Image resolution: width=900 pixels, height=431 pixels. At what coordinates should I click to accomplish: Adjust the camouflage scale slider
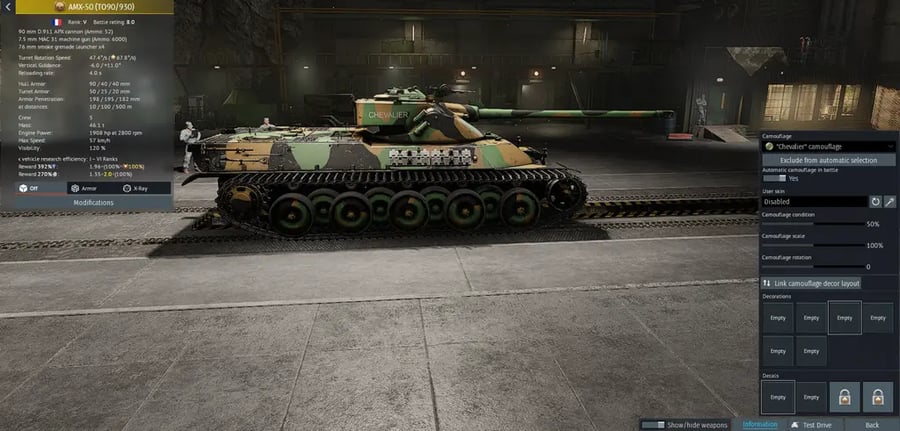(812, 245)
